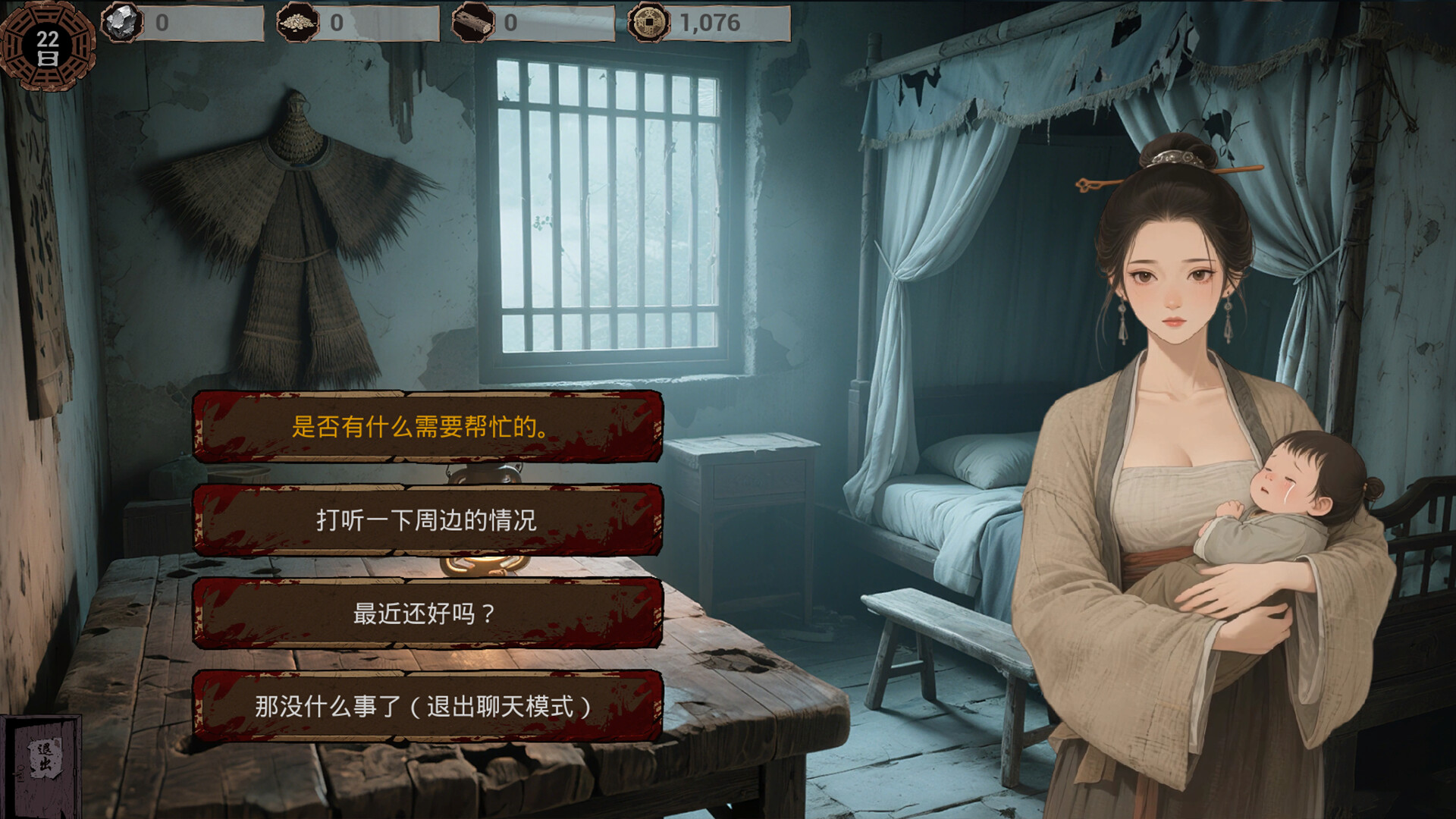
Task: Ask 最近还好吗 in the dialogue
Action: pyautogui.click(x=425, y=616)
